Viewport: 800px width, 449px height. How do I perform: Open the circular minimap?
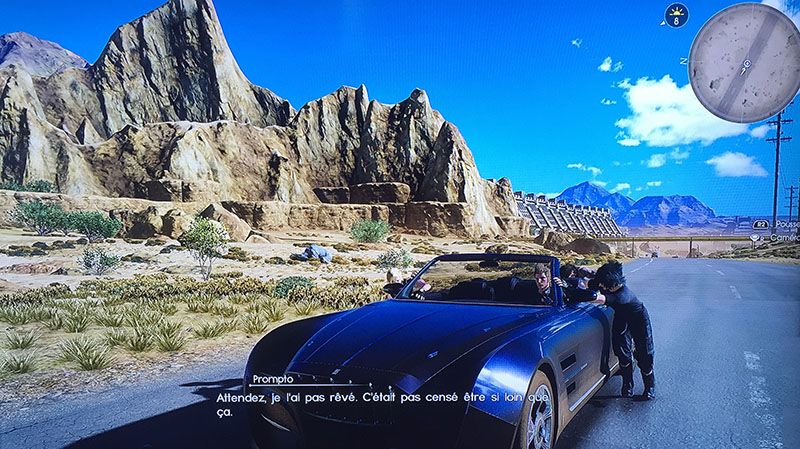point(745,62)
